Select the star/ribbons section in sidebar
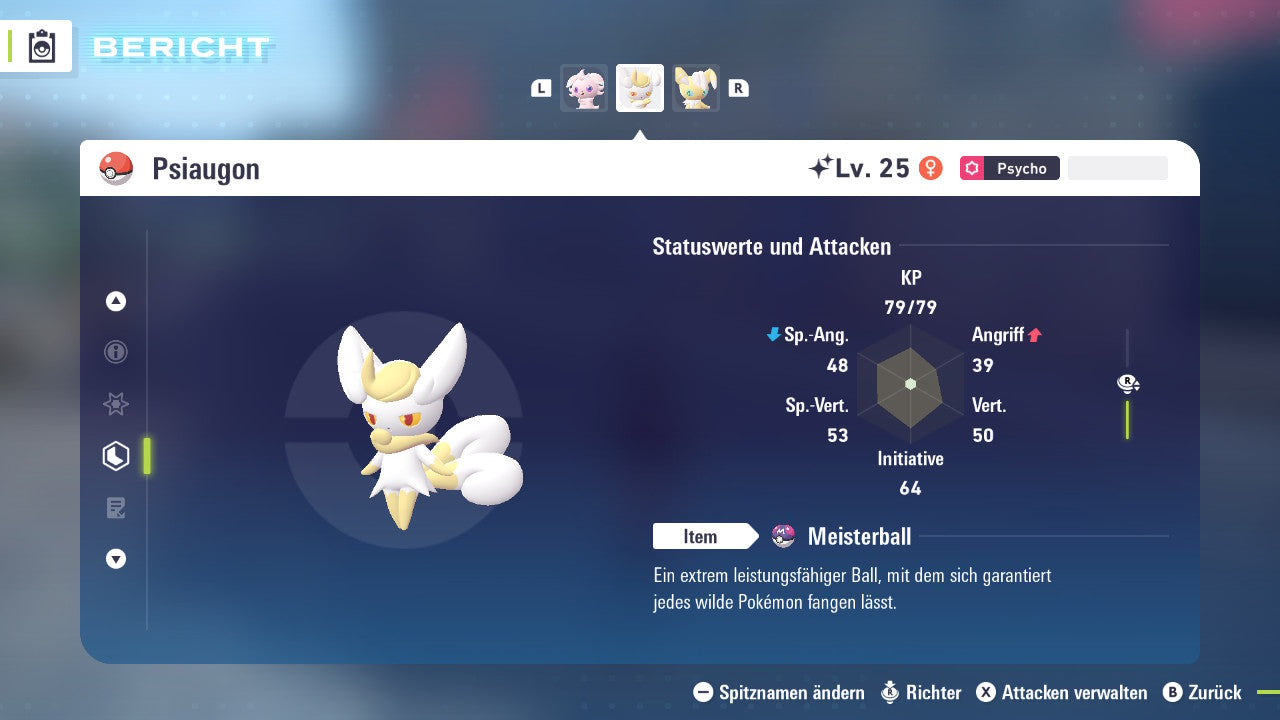This screenshot has width=1280, height=720. (116, 404)
